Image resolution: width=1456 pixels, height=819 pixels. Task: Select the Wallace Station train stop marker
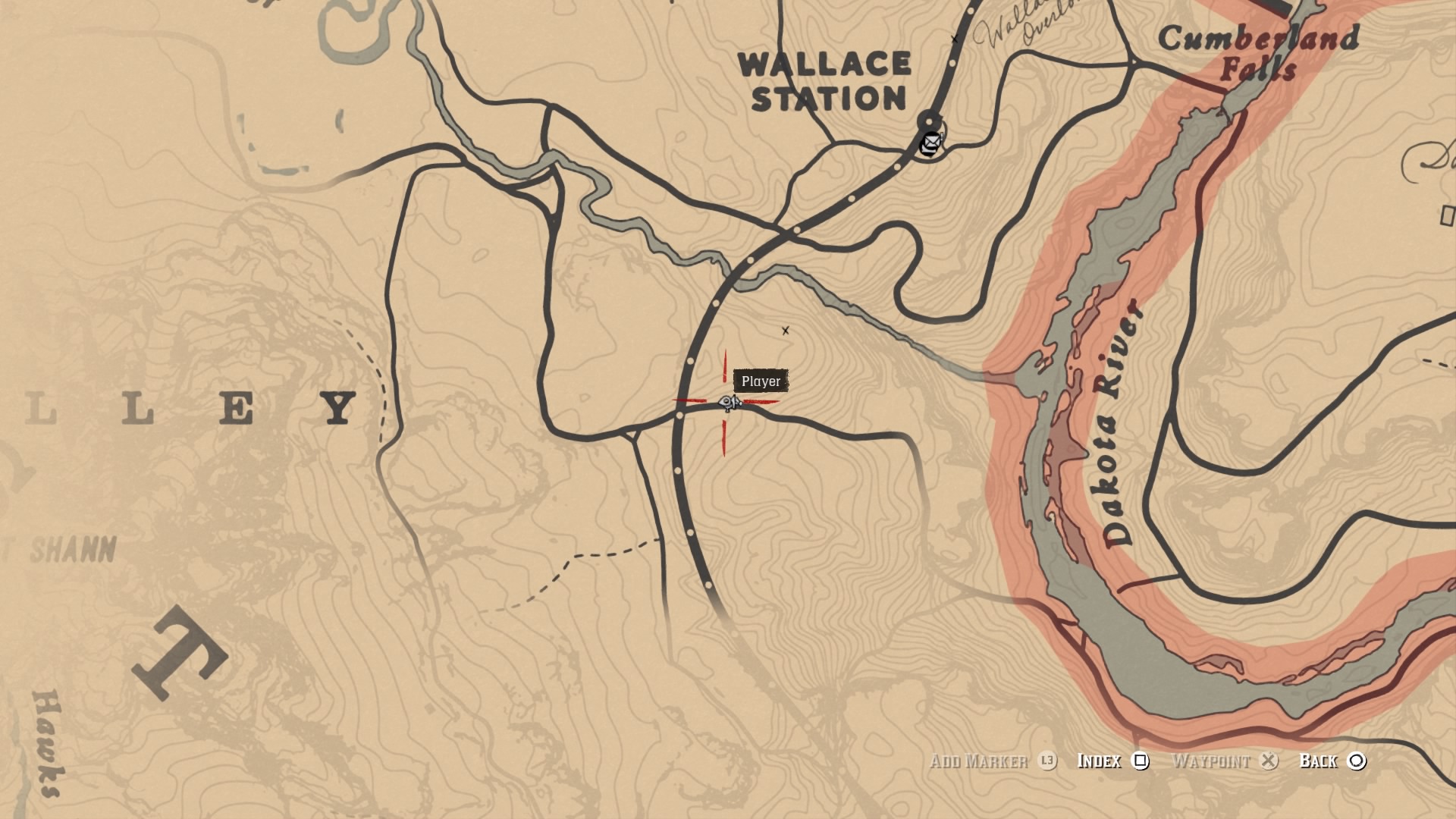(929, 120)
